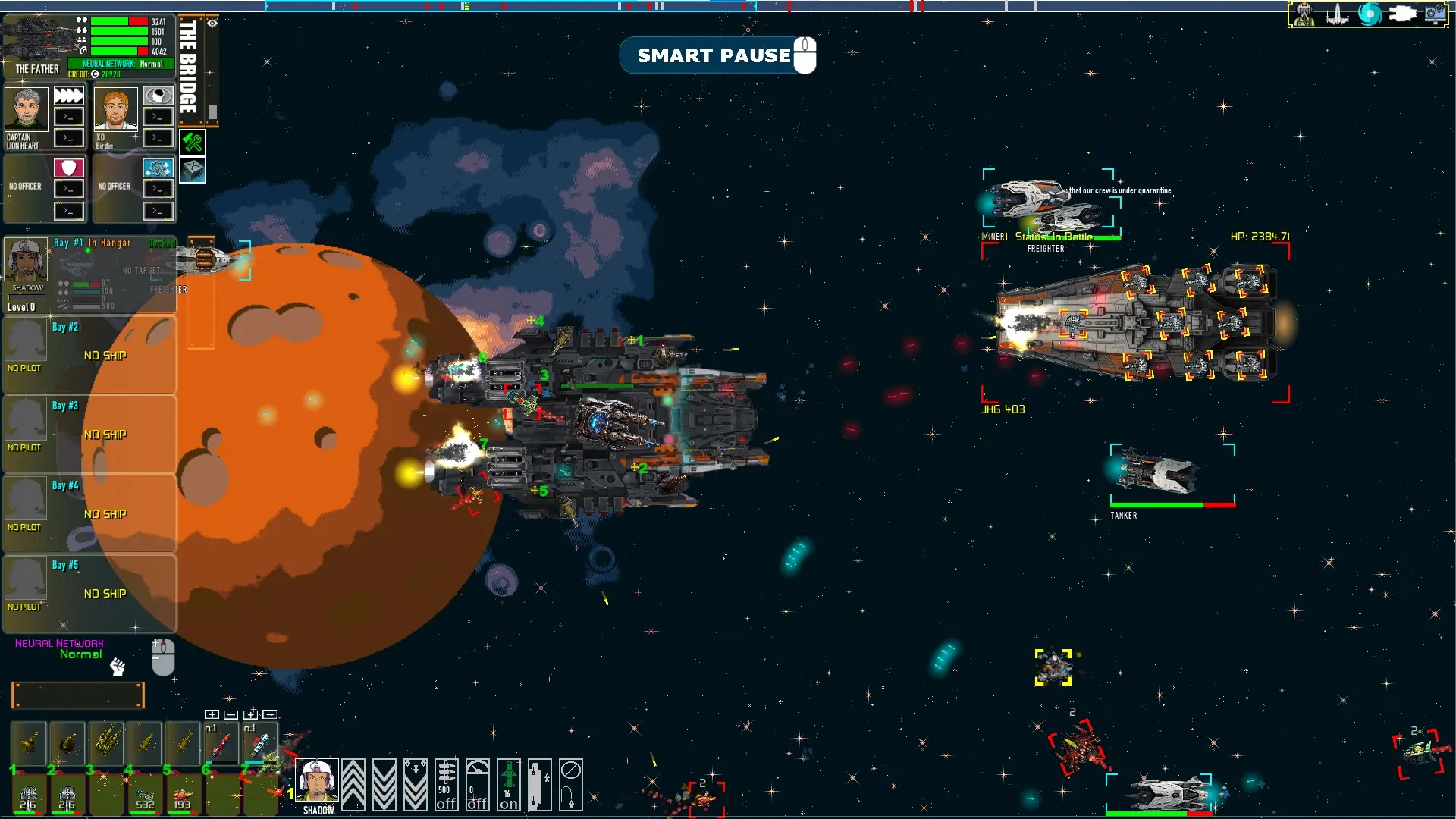
Task: Activate the captain's four-arrow speed ability
Action: [69, 96]
